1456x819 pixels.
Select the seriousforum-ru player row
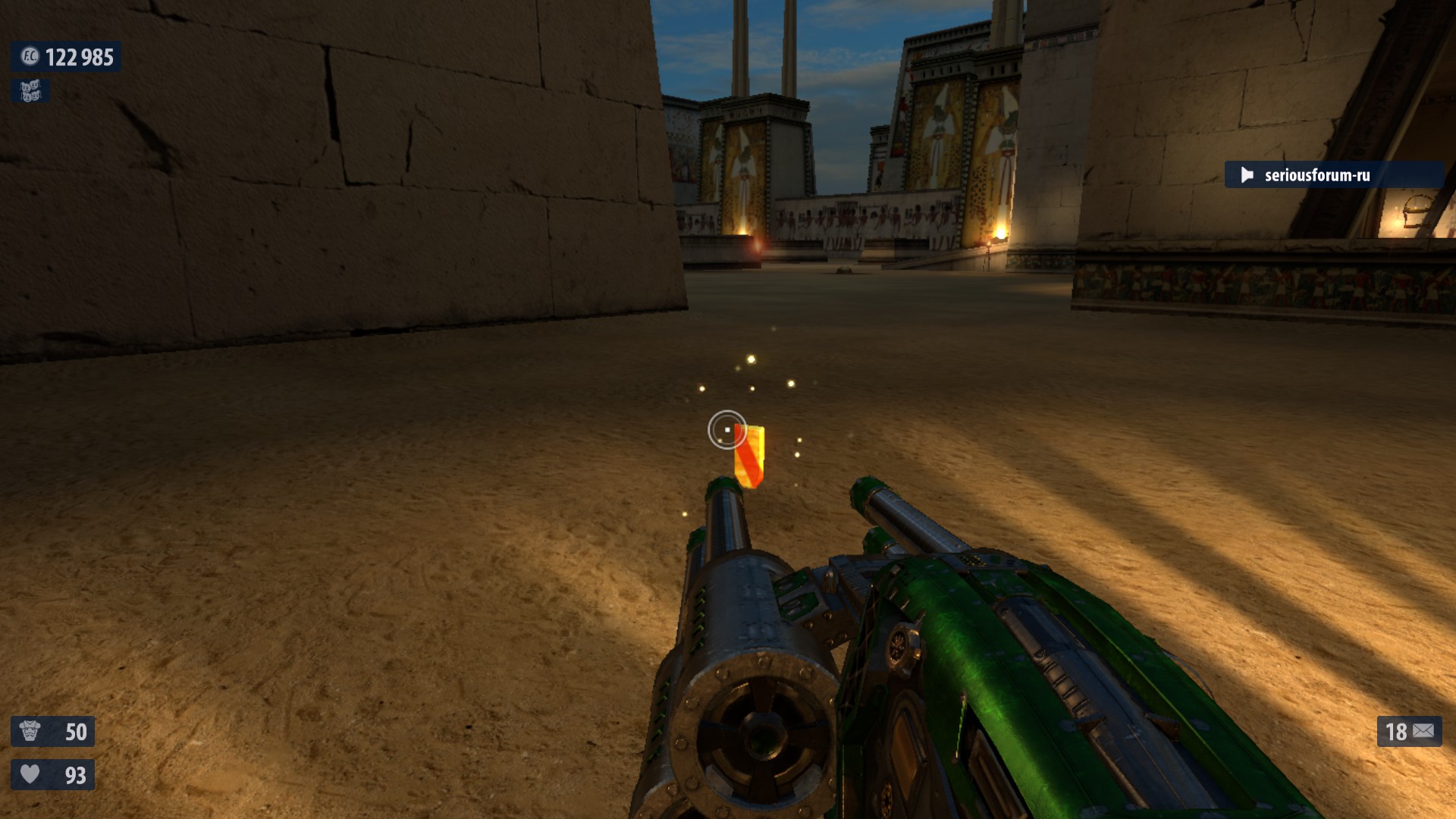point(1332,175)
